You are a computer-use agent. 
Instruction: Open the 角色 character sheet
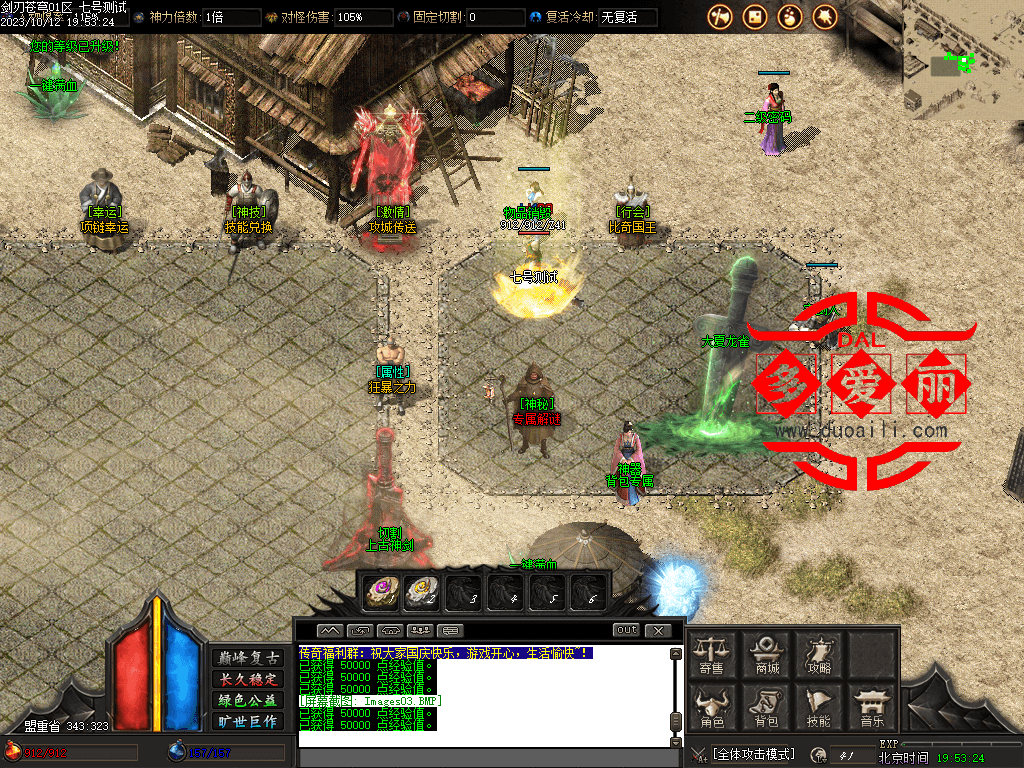pyautogui.click(x=712, y=708)
